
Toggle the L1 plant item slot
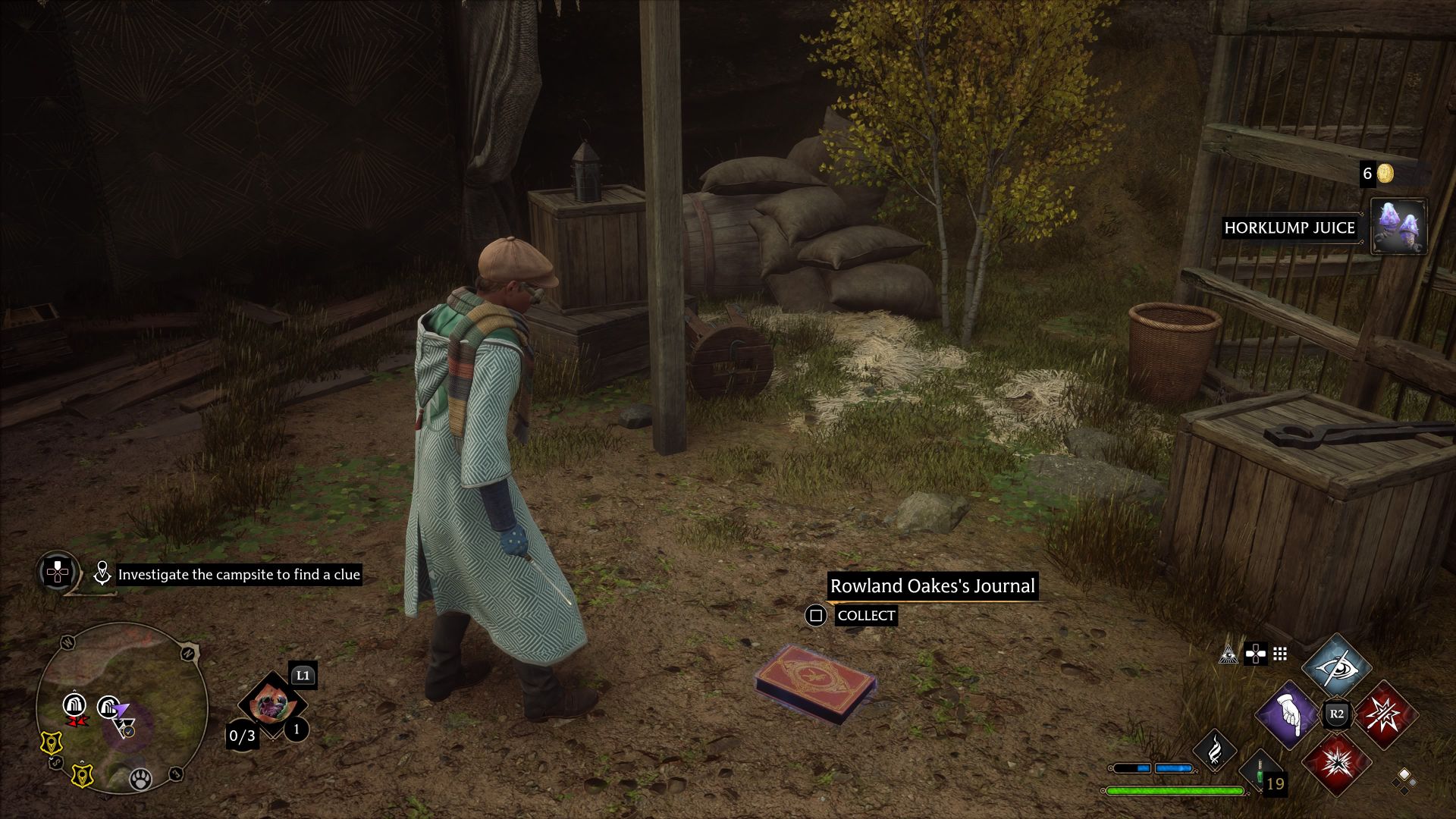(x=272, y=704)
